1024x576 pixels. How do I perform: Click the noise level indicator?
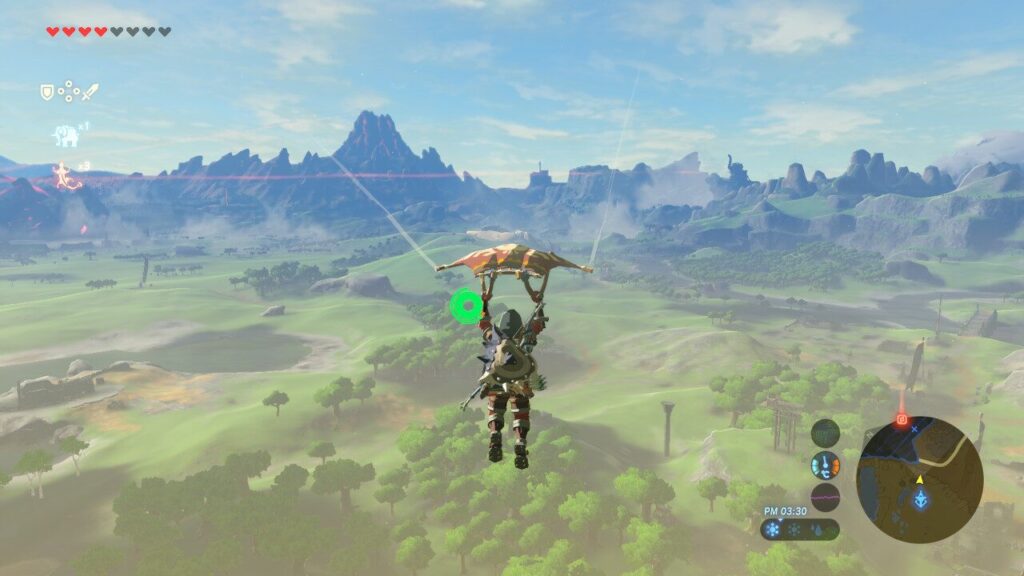pos(825,497)
